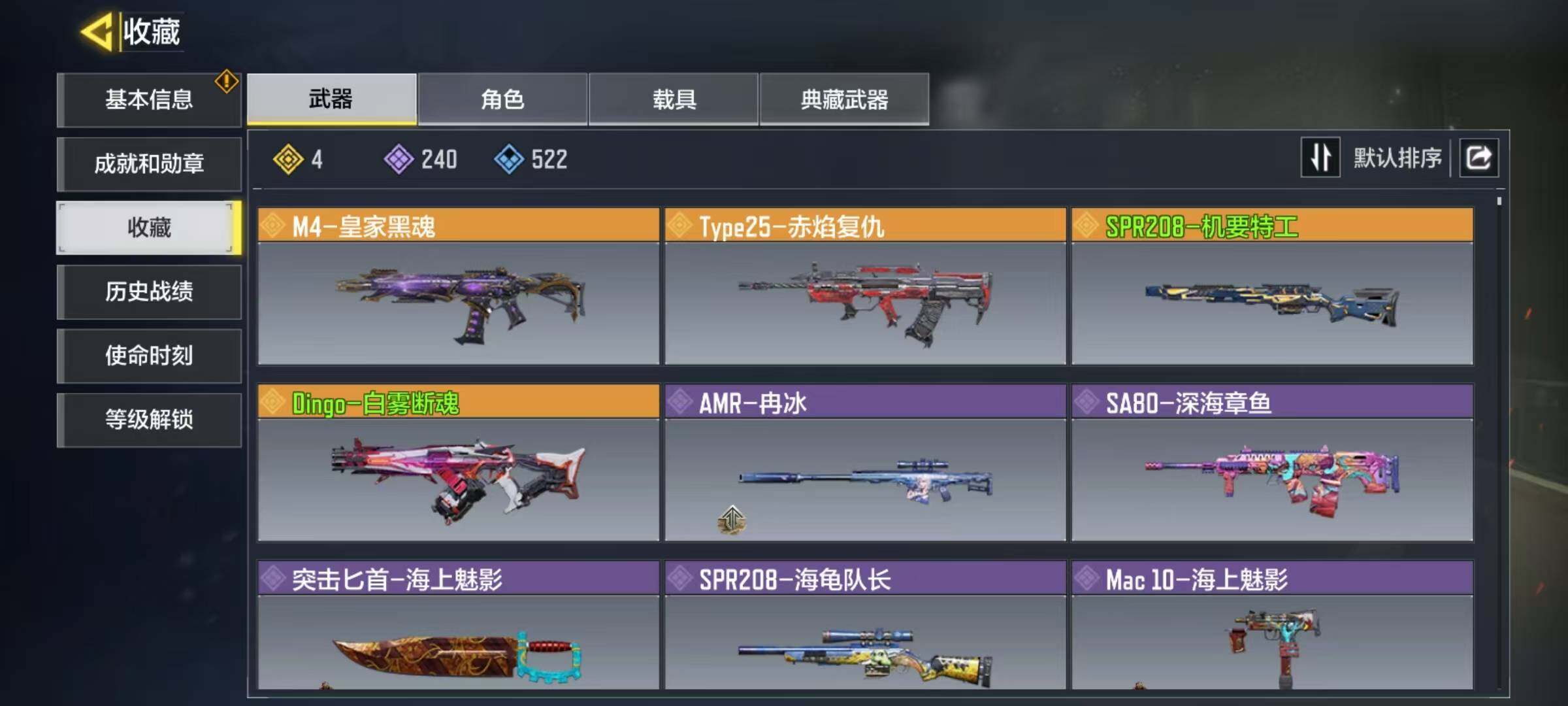Screen dimensions: 1568x706
Task: Select the 收藏 sidebar entry
Action: pyautogui.click(x=149, y=227)
